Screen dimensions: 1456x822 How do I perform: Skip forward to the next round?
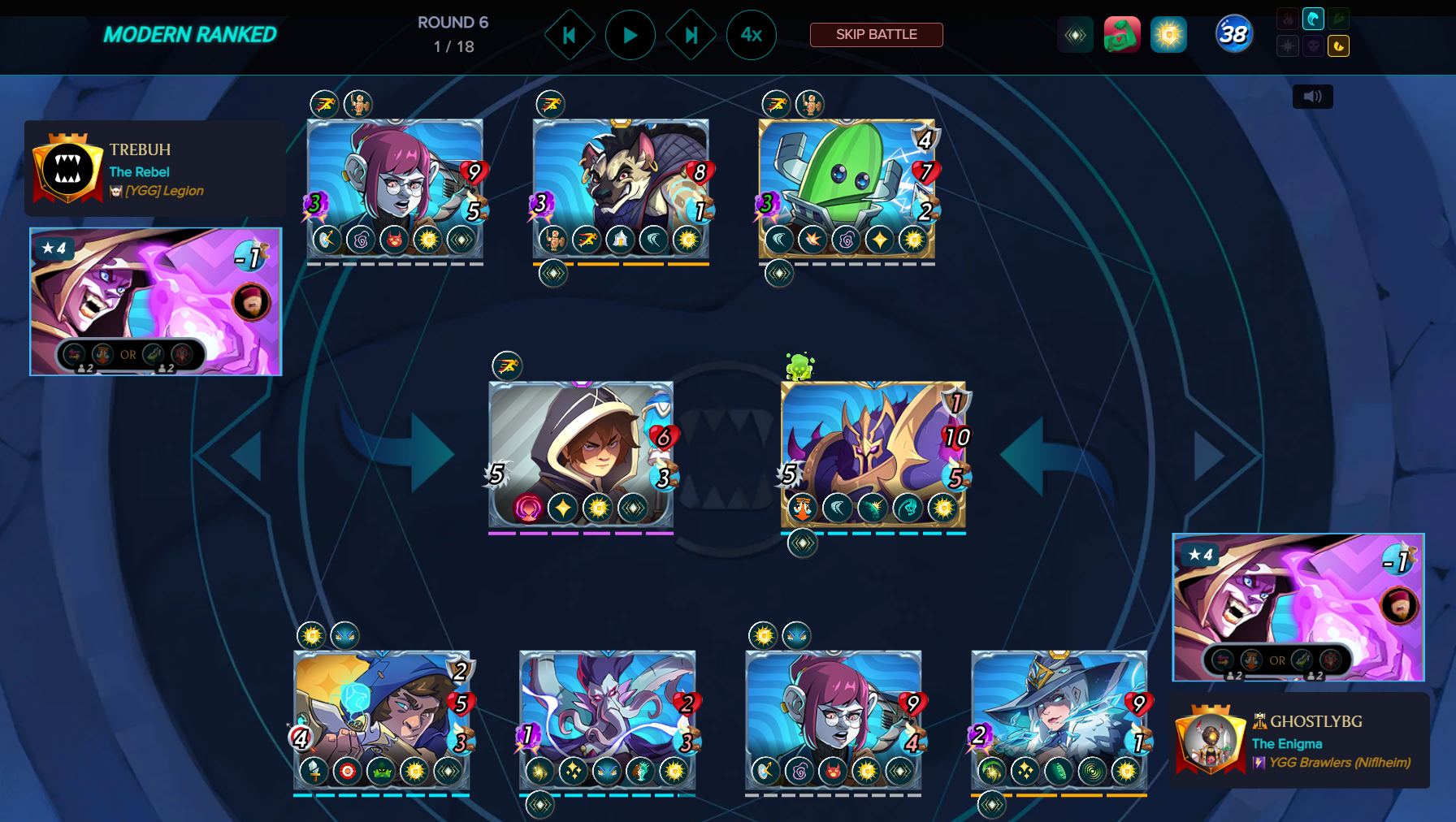pyautogui.click(x=691, y=35)
